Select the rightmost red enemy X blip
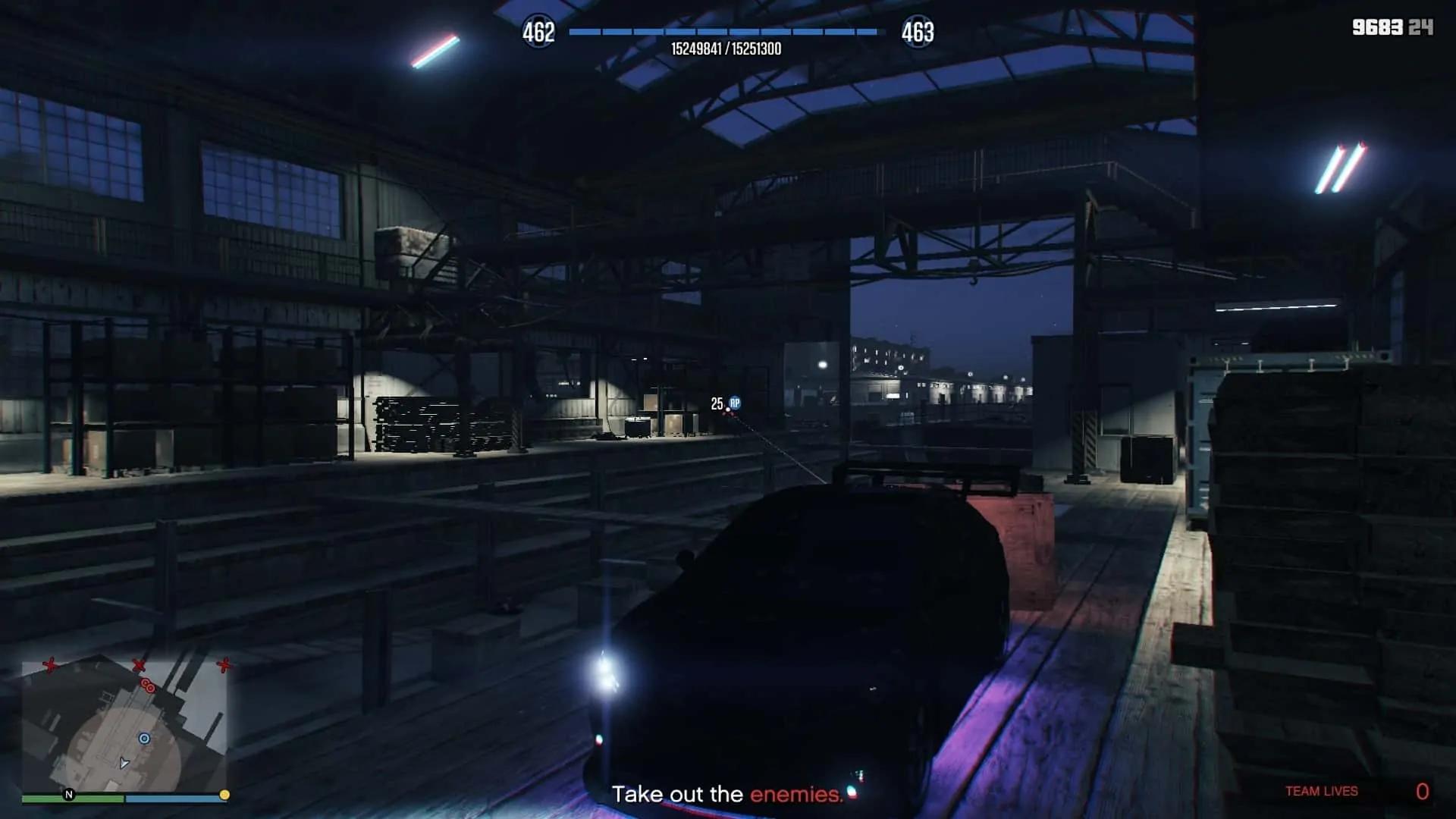The height and width of the screenshot is (819, 1456). [x=224, y=665]
